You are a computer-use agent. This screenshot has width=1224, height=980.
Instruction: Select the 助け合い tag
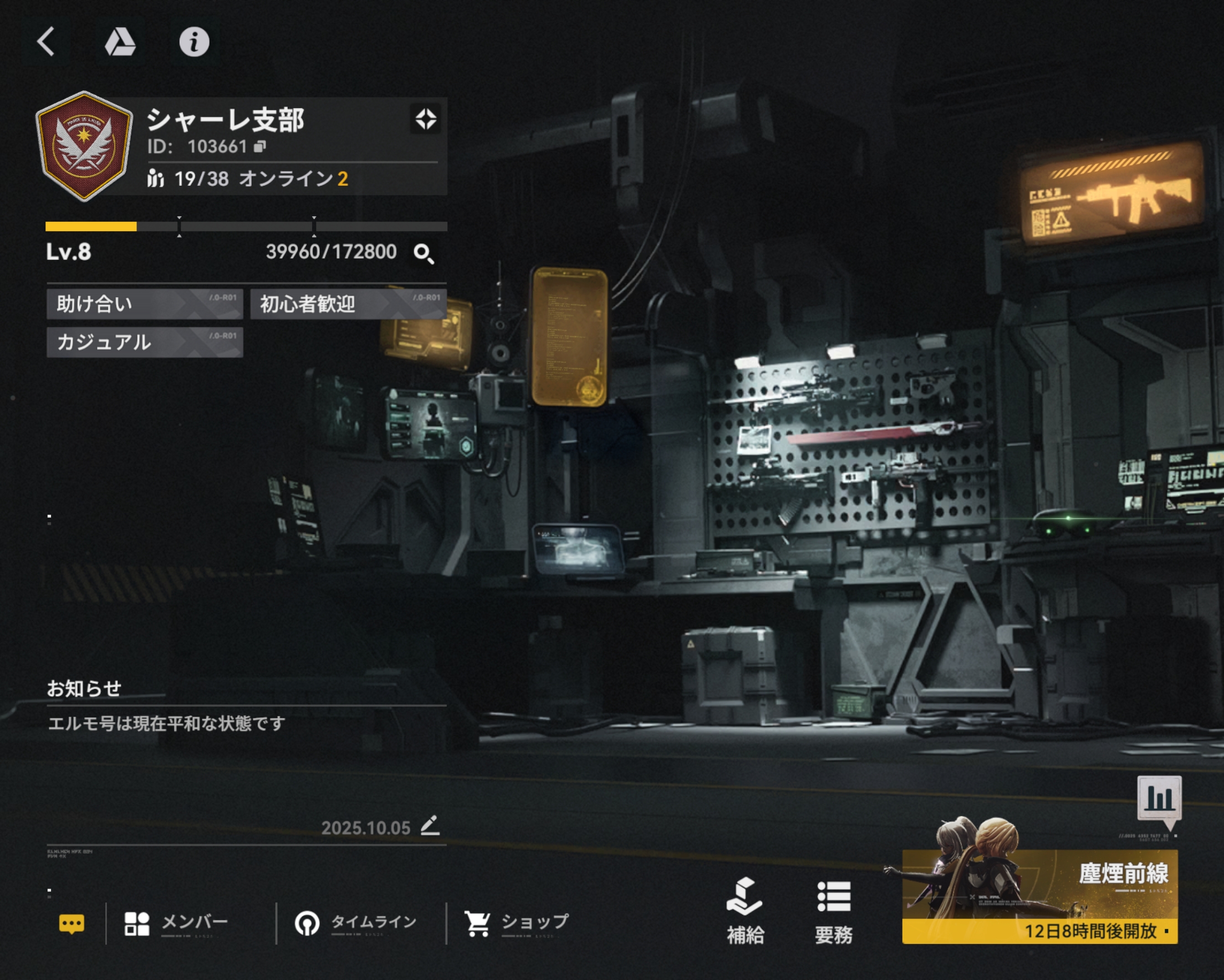(x=145, y=304)
